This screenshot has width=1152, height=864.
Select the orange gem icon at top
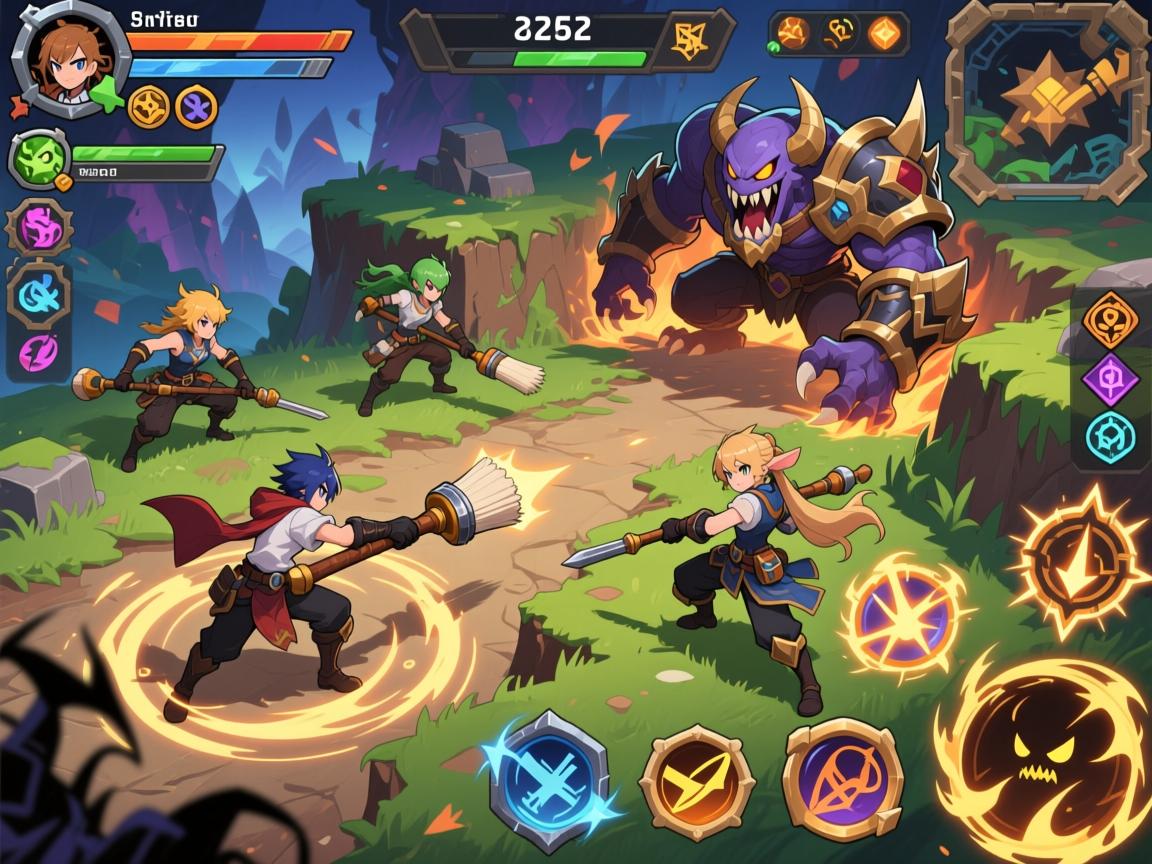tap(884, 34)
